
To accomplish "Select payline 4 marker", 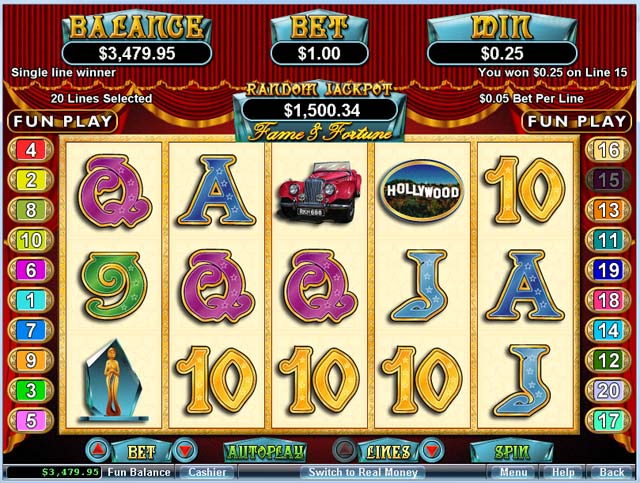I will point(30,151).
